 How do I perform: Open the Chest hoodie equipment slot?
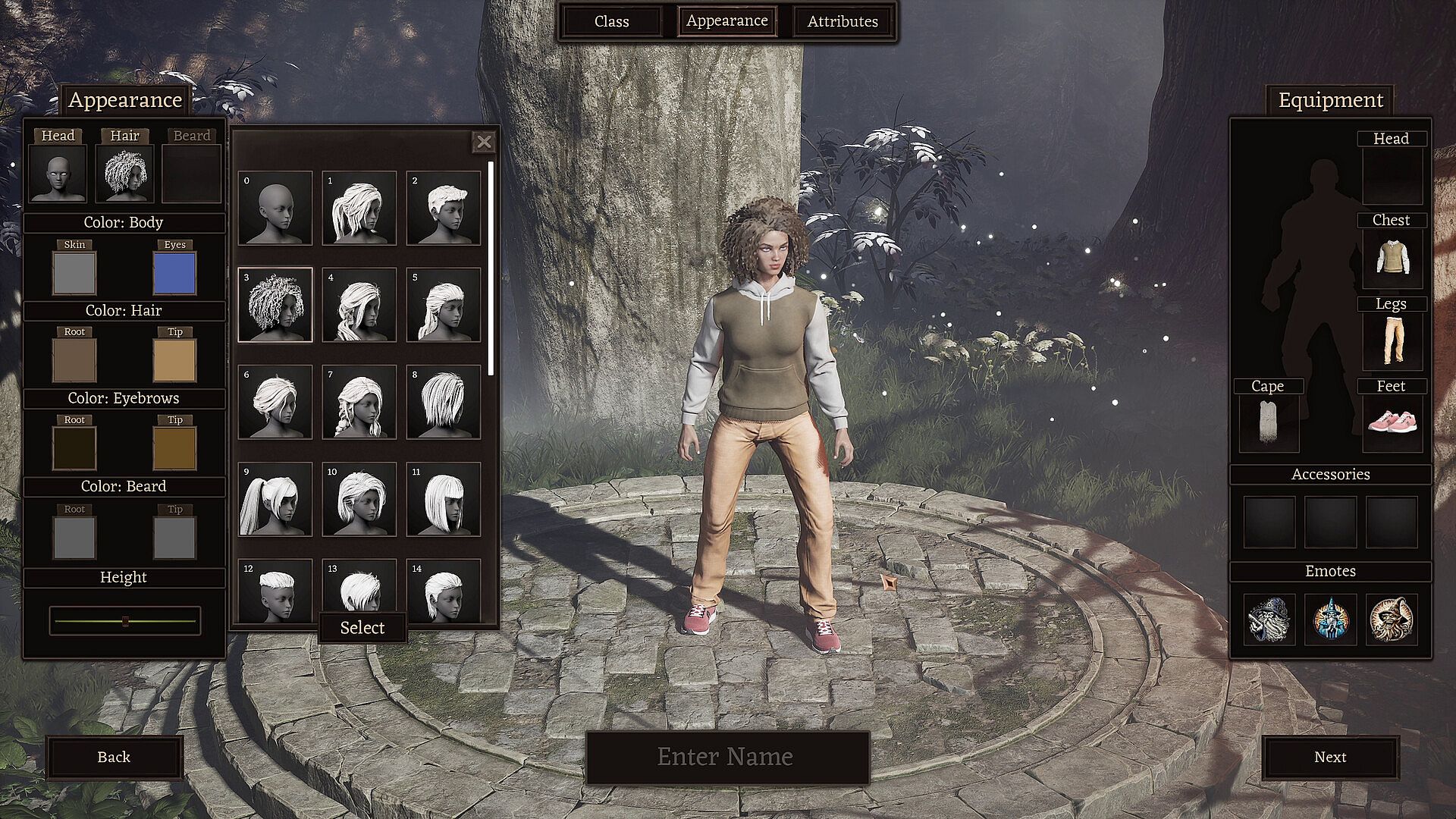[1392, 259]
